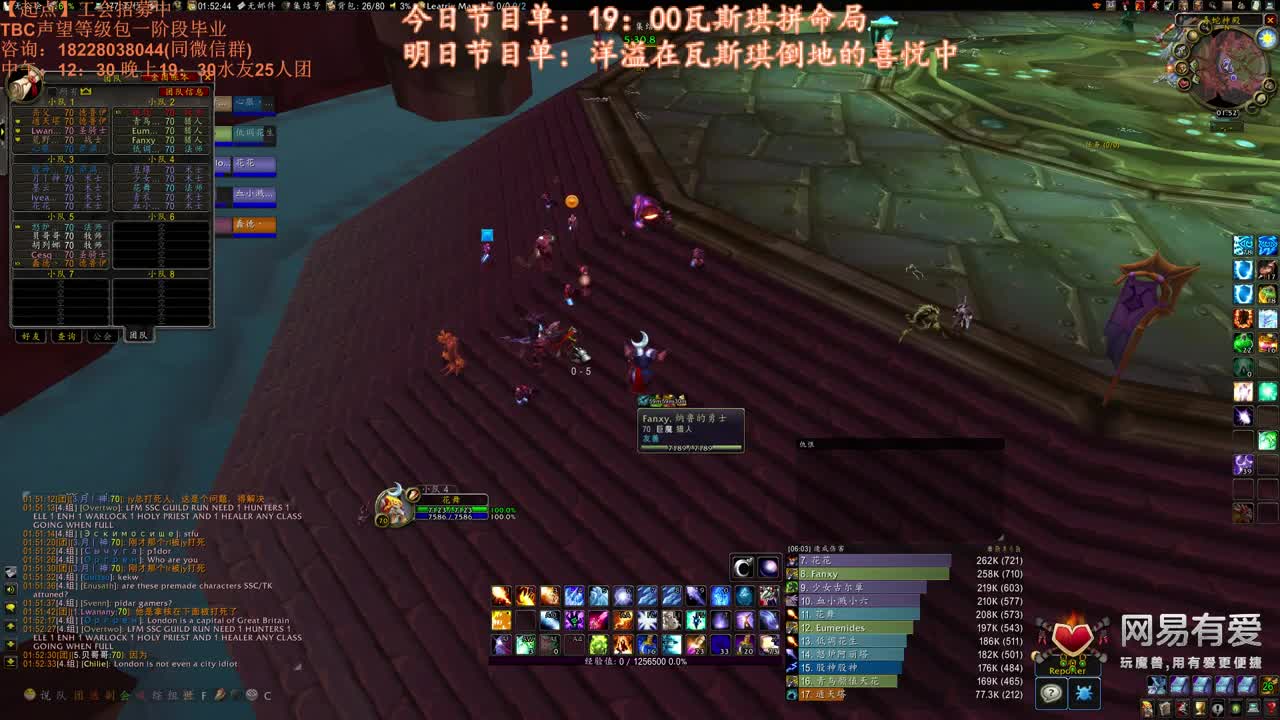Image resolution: width=1280 pixels, height=720 pixels.
Task: Click the smiley emote icon in the bottom-left bar
Action: coord(29,694)
